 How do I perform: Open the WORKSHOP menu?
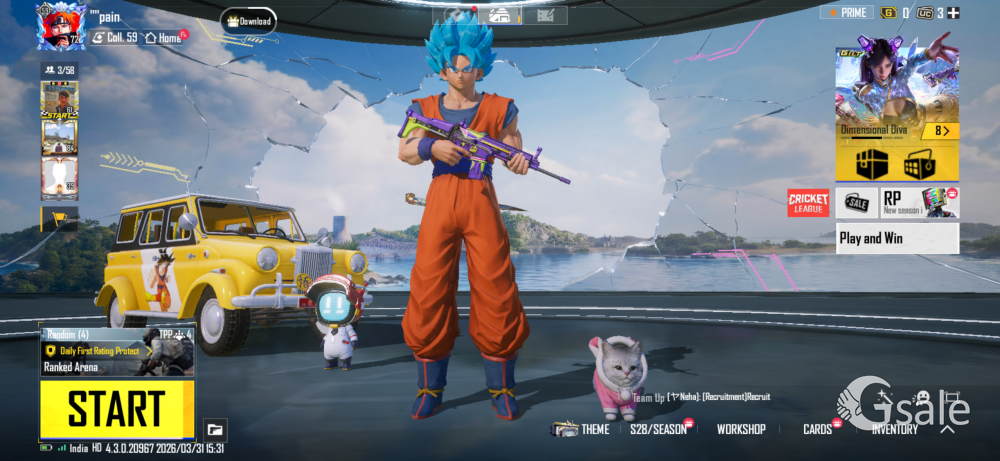point(741,429)
